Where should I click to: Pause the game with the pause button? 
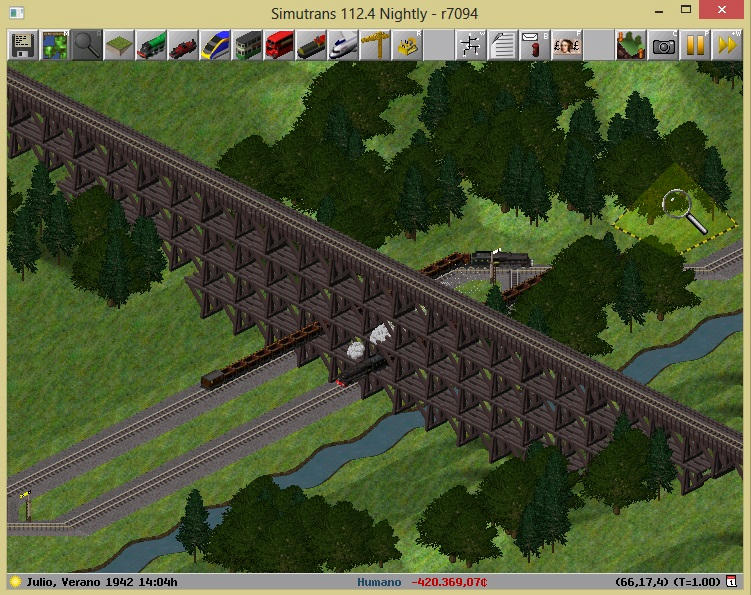click(695, 45)
